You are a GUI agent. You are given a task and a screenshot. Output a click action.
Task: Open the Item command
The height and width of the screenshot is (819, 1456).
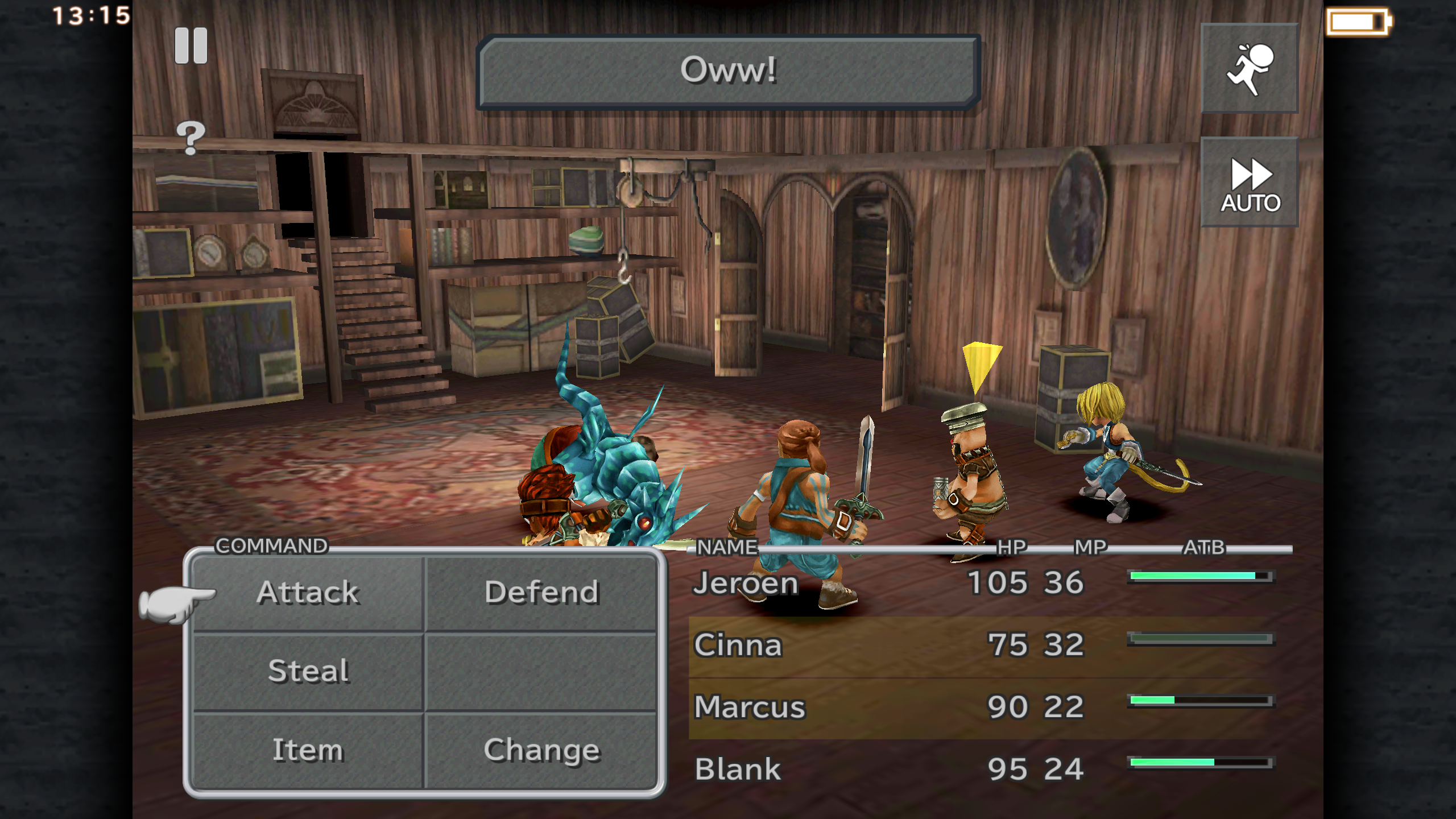308,750
